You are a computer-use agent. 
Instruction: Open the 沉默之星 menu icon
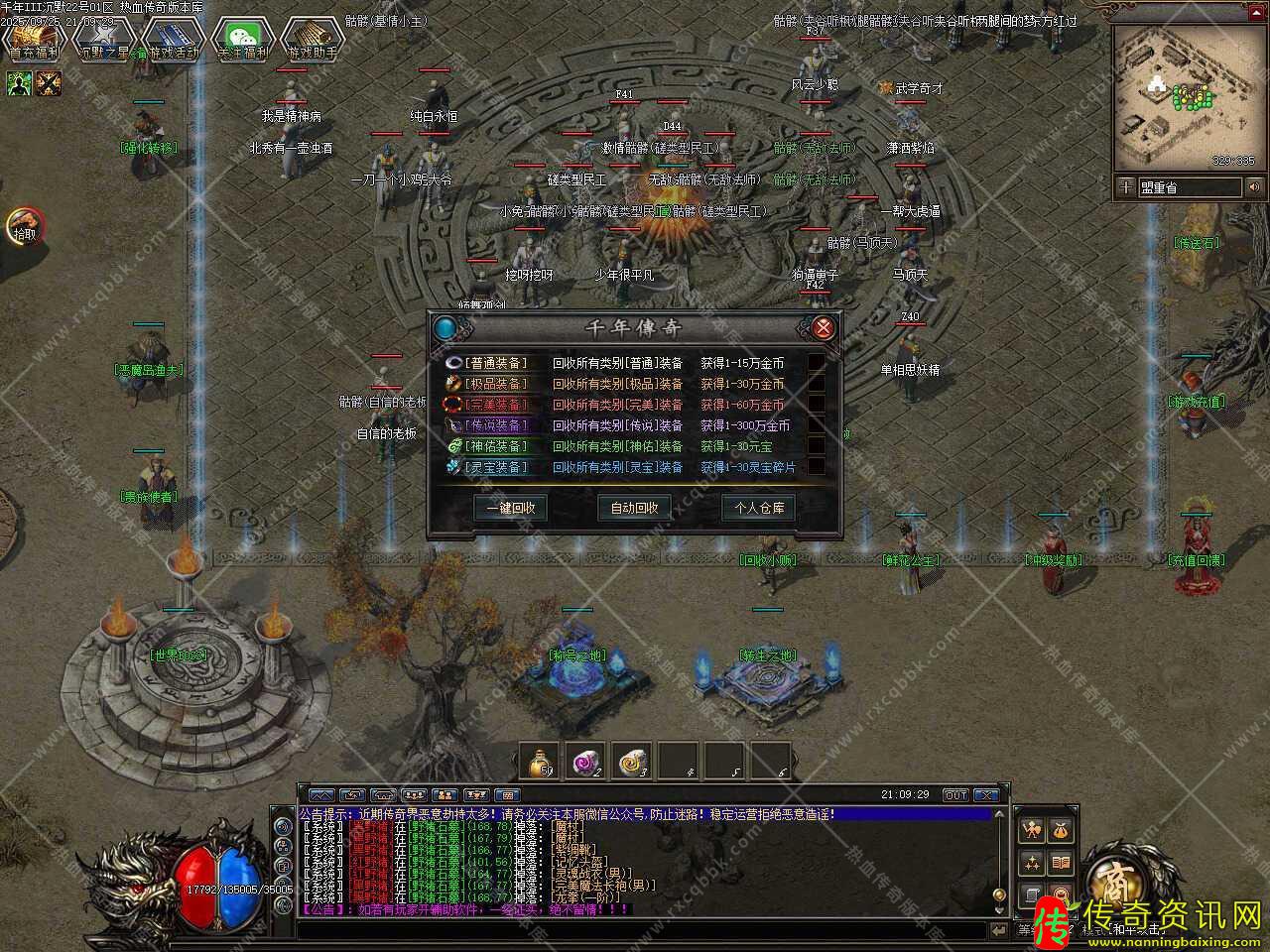pyautogui.click(x=103, y=40)
